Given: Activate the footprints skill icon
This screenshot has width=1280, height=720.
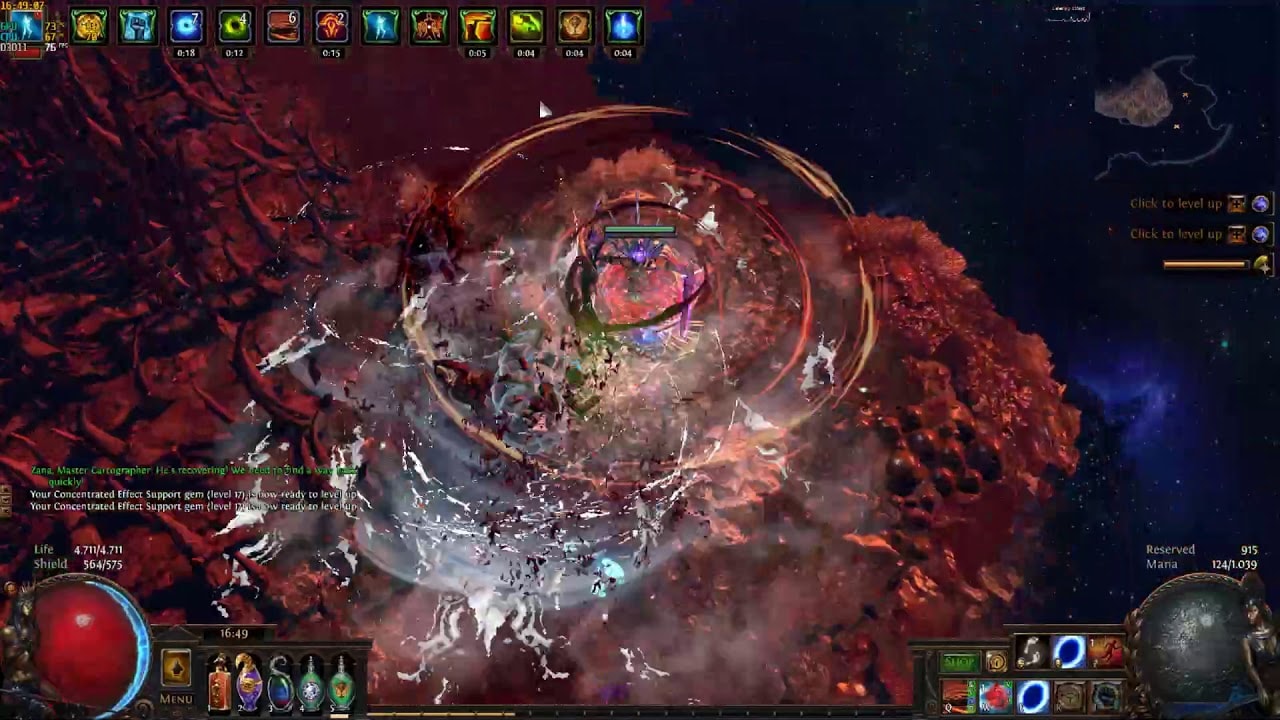Looking at the screenshot, I should (1032, 652).
